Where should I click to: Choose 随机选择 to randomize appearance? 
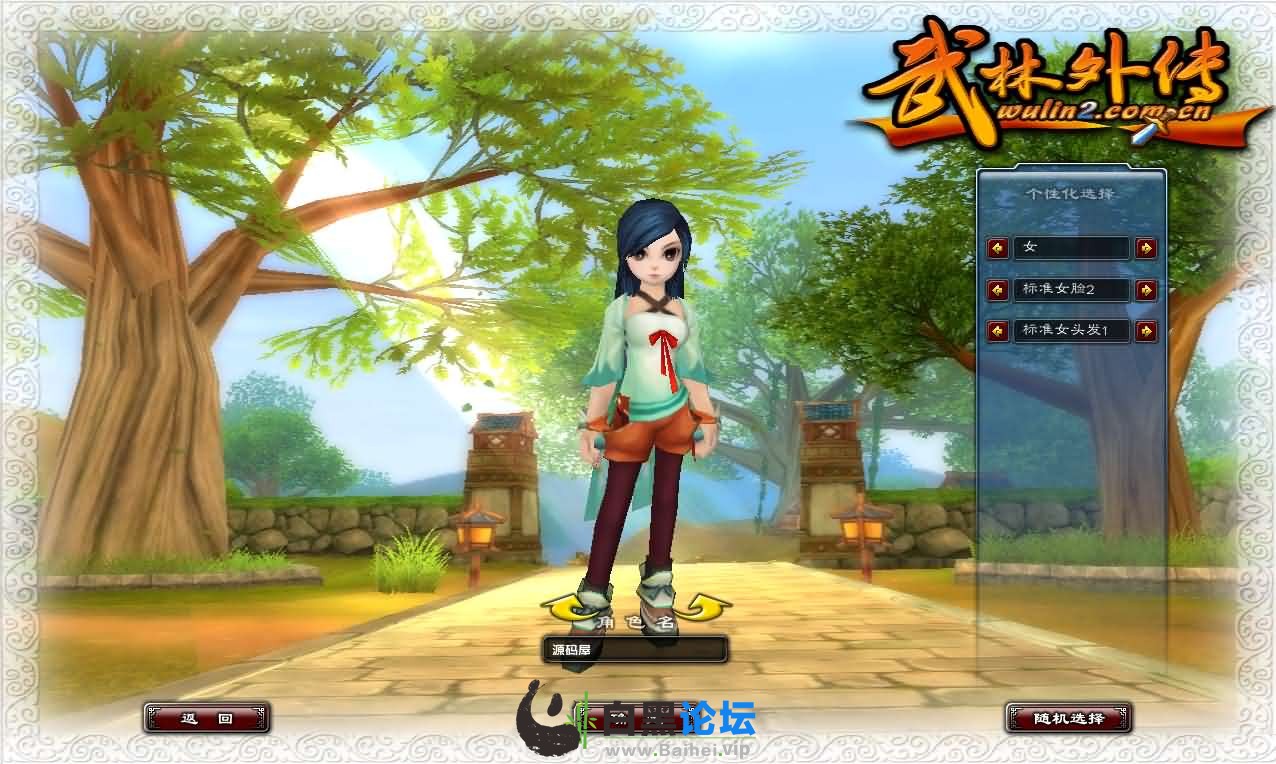(x=1069, y=717)
